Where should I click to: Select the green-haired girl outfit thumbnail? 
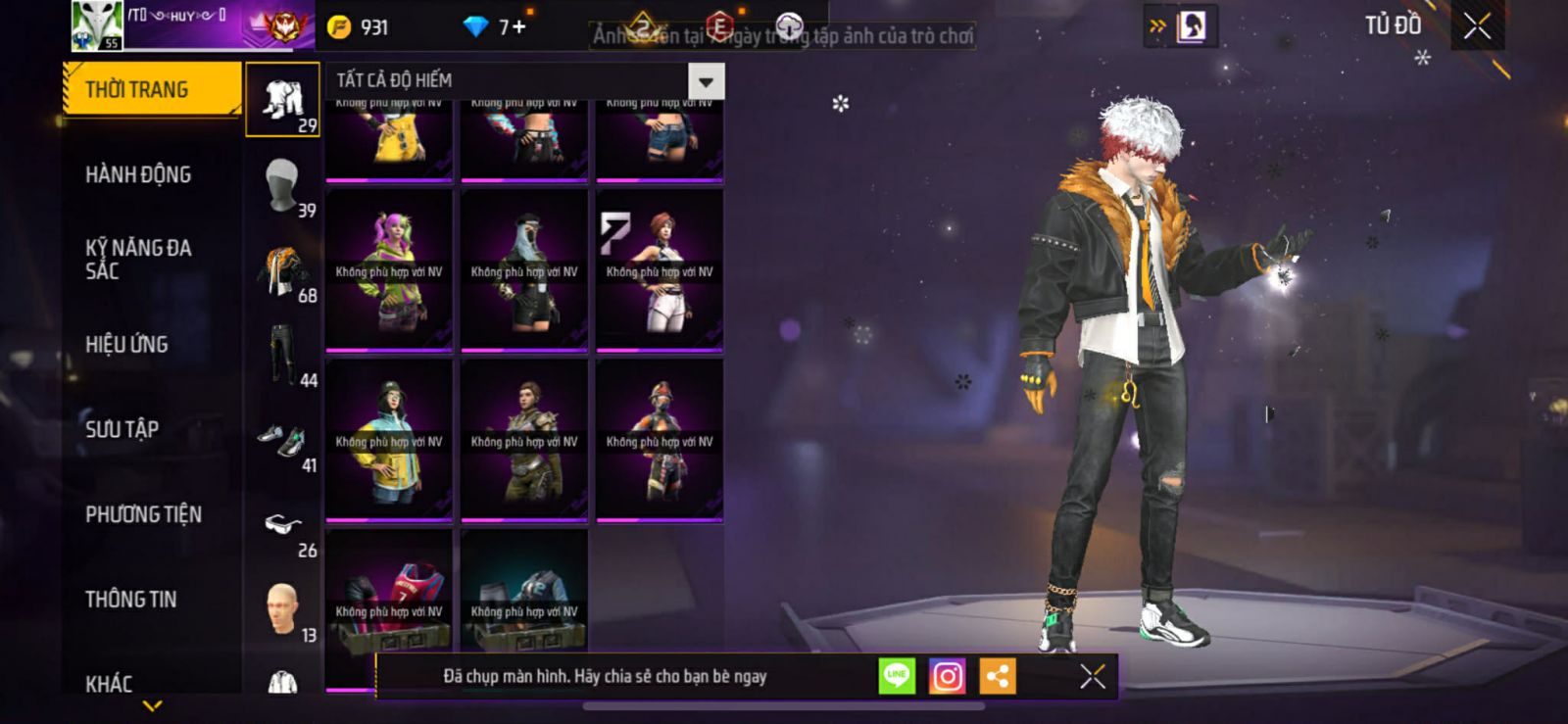389,269
